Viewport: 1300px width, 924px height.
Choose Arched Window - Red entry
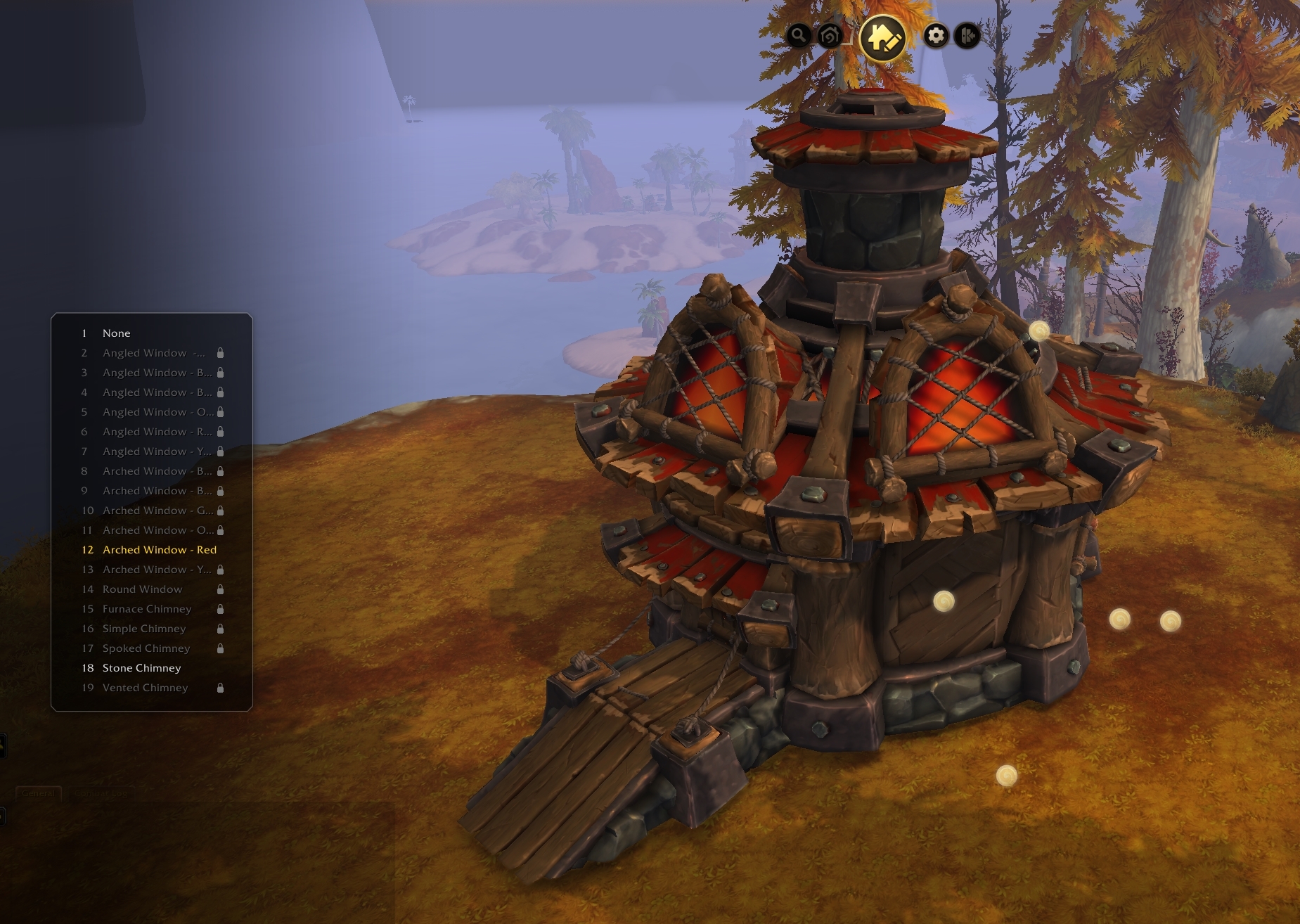(159, 550)
